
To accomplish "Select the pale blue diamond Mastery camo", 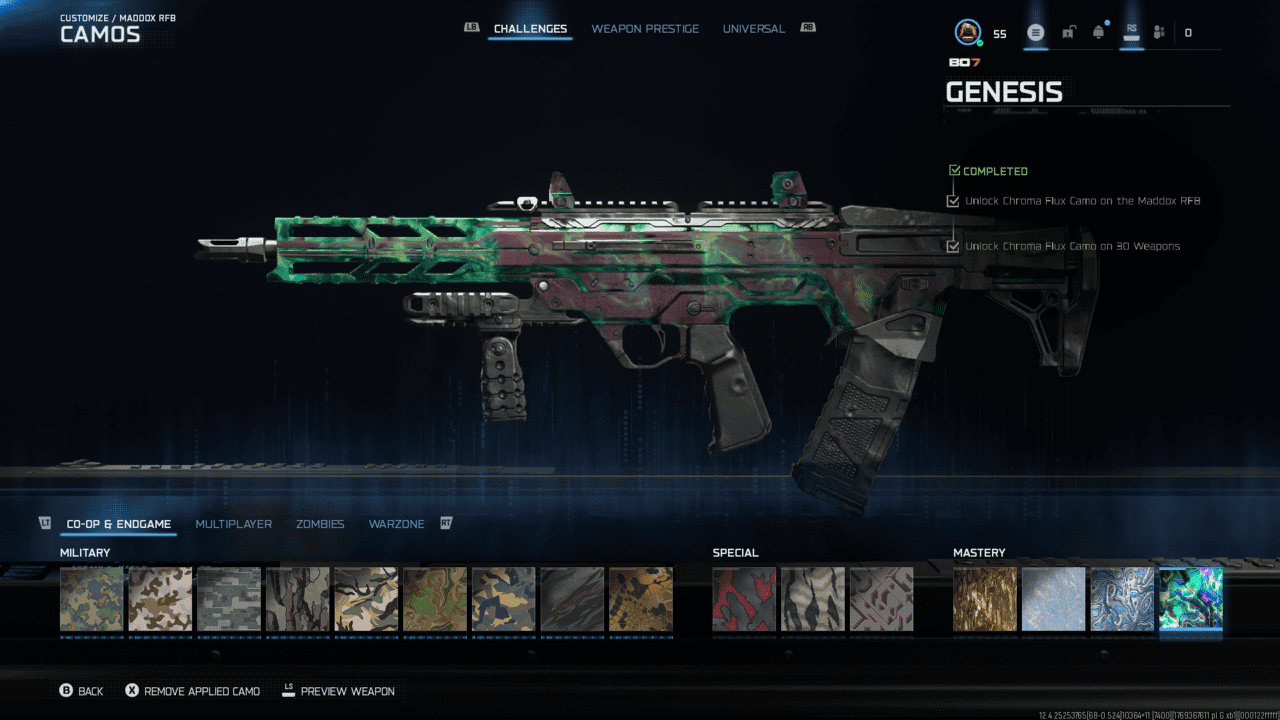I will pos(1053,599).
